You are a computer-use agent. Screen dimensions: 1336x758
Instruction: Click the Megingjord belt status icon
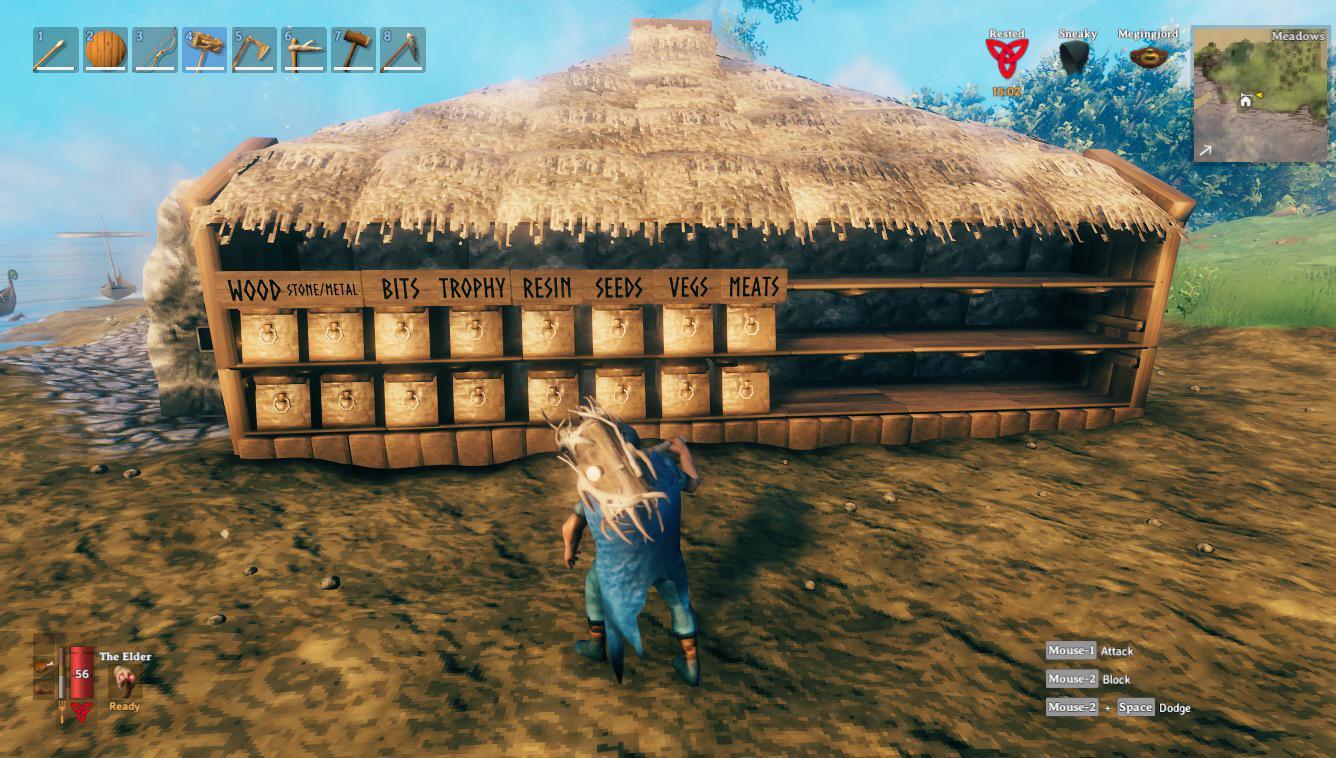click(x=1147, y=54)
